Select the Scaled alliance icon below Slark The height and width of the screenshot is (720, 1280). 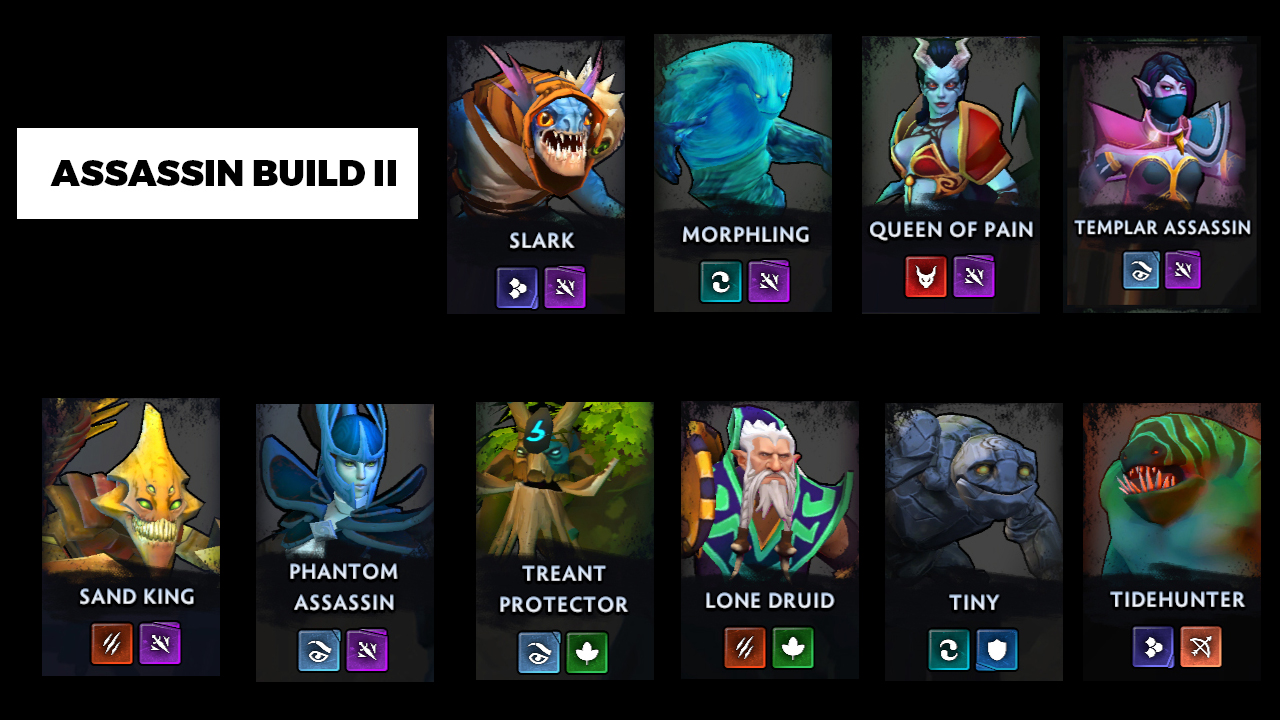(517, 286)
